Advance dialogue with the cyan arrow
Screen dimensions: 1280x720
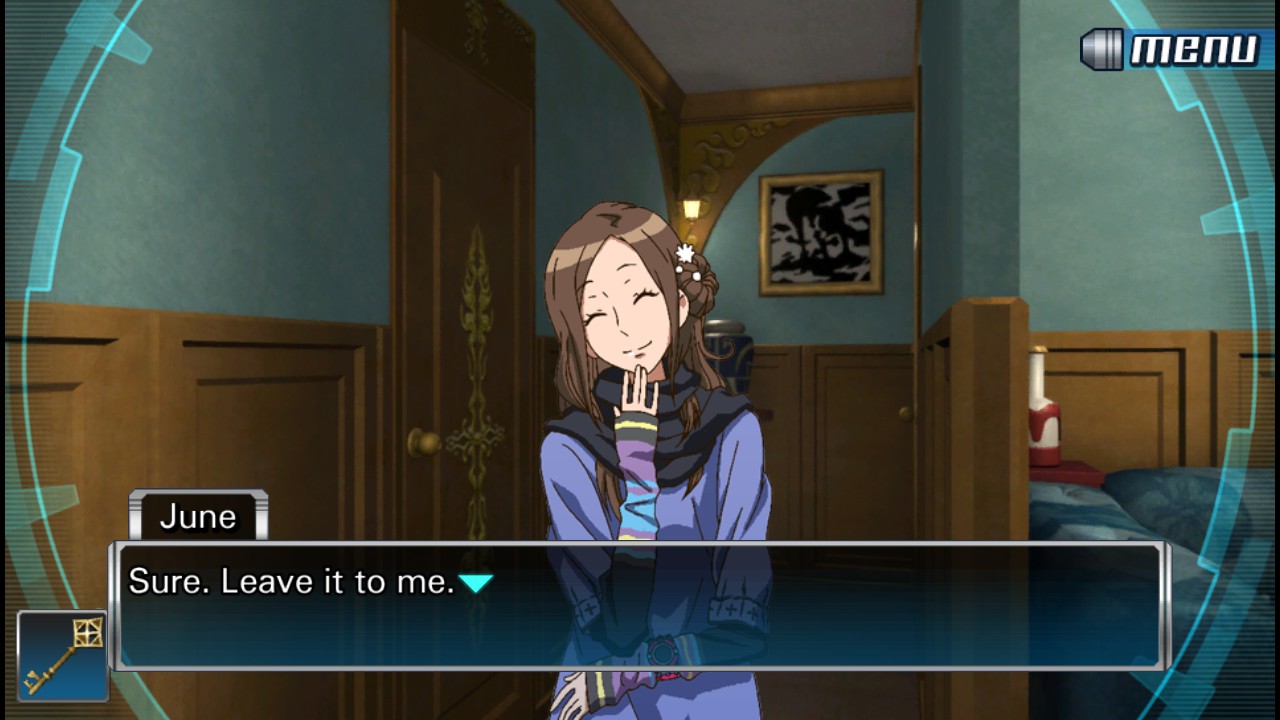tap(476, 582)
